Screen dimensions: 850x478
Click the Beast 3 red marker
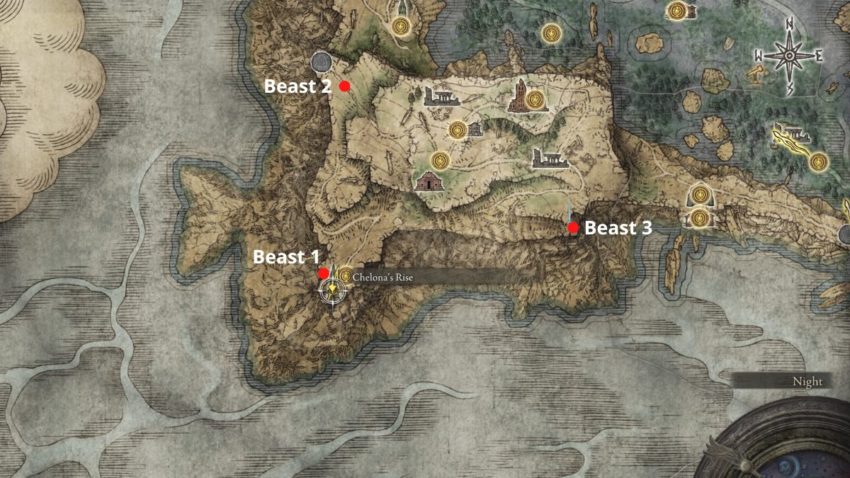[x=573, y=228]
